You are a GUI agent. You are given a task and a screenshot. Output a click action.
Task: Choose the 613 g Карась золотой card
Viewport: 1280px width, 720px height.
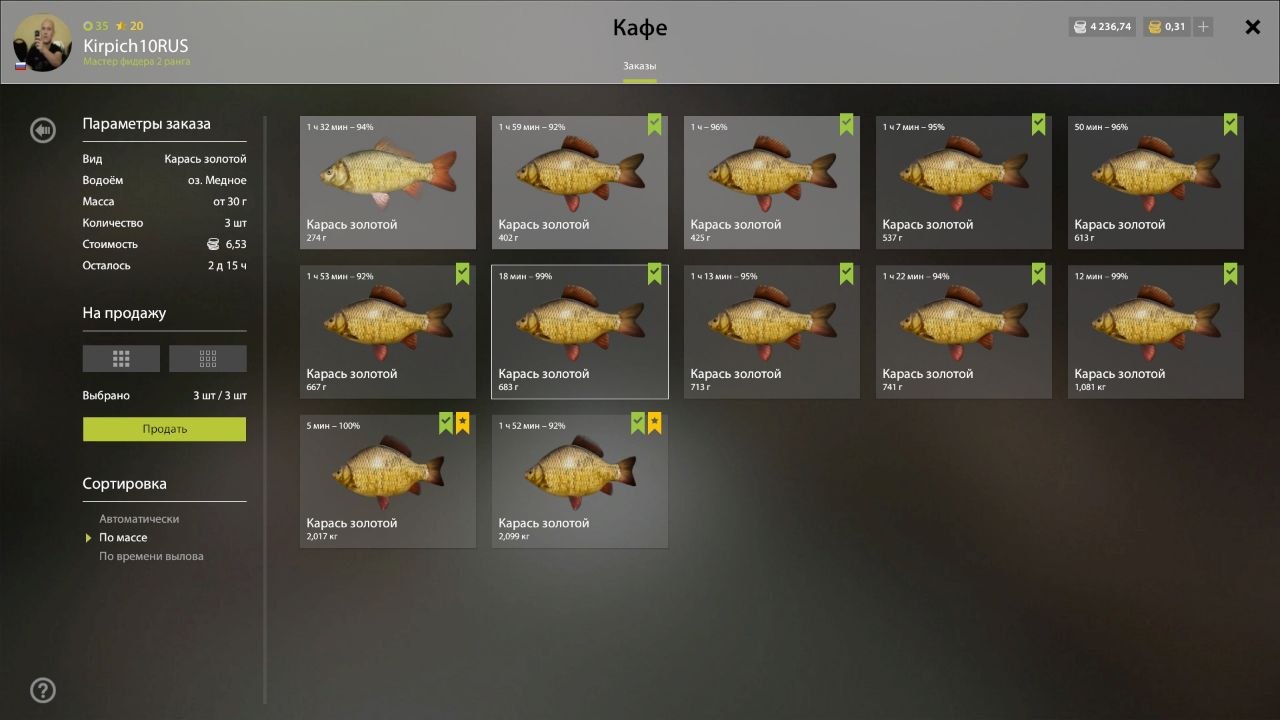coord(1155,182)
